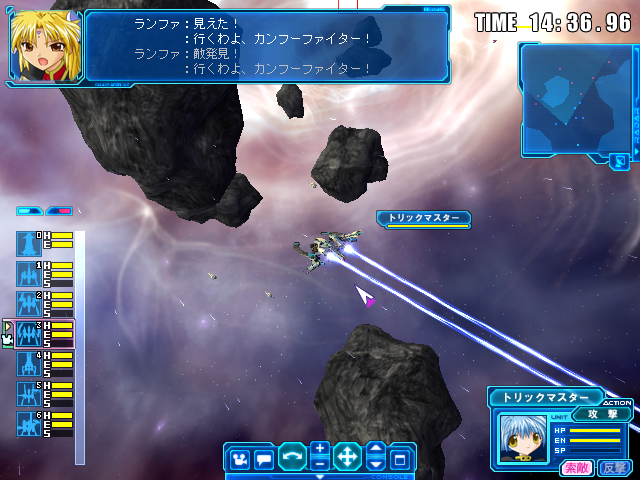Click the down triangle arrow in the console
640x480 pixels.
click(x=375, y=466)
